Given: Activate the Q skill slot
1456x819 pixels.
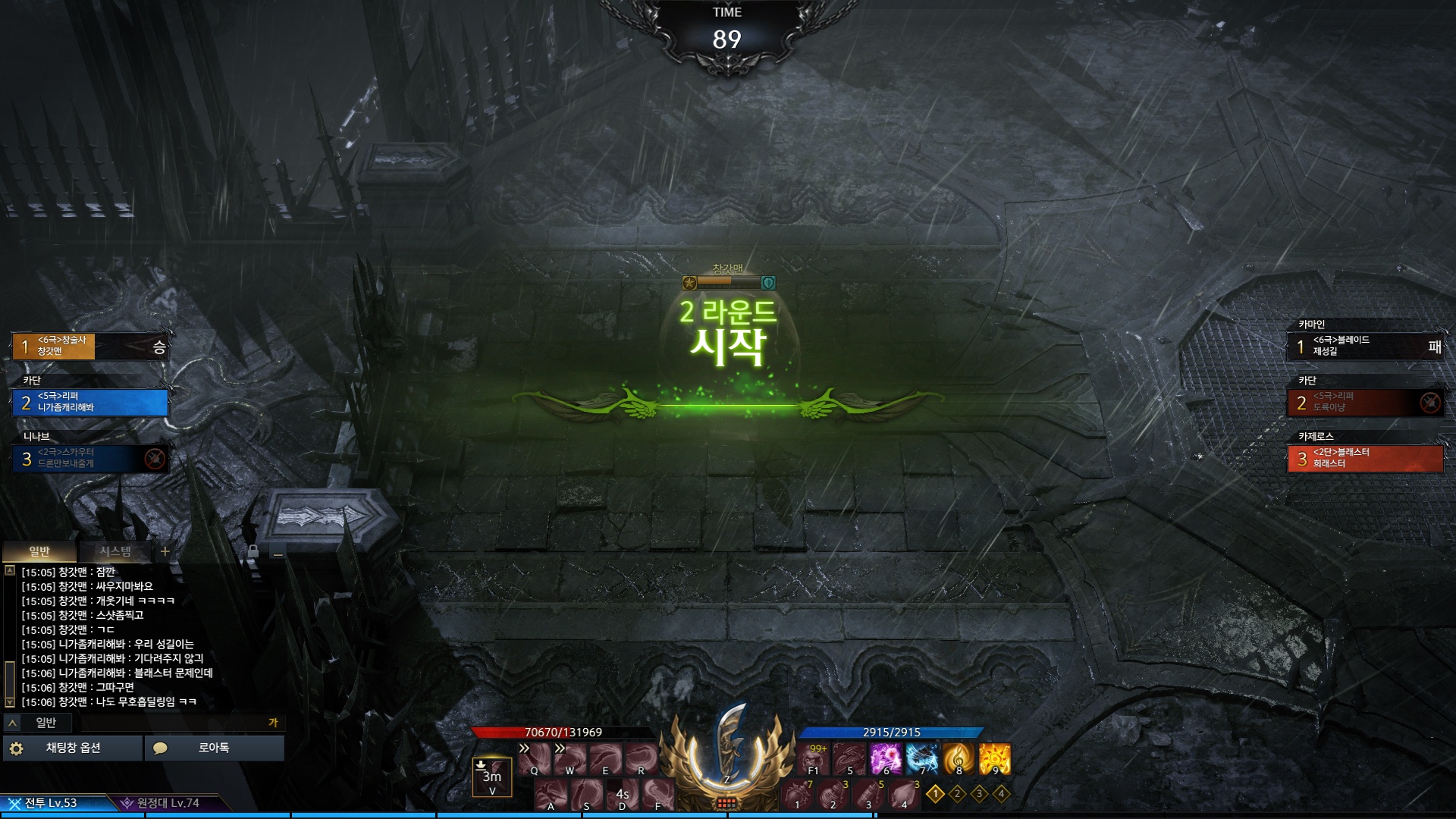Looking at the screenshot, I should 535,758.
